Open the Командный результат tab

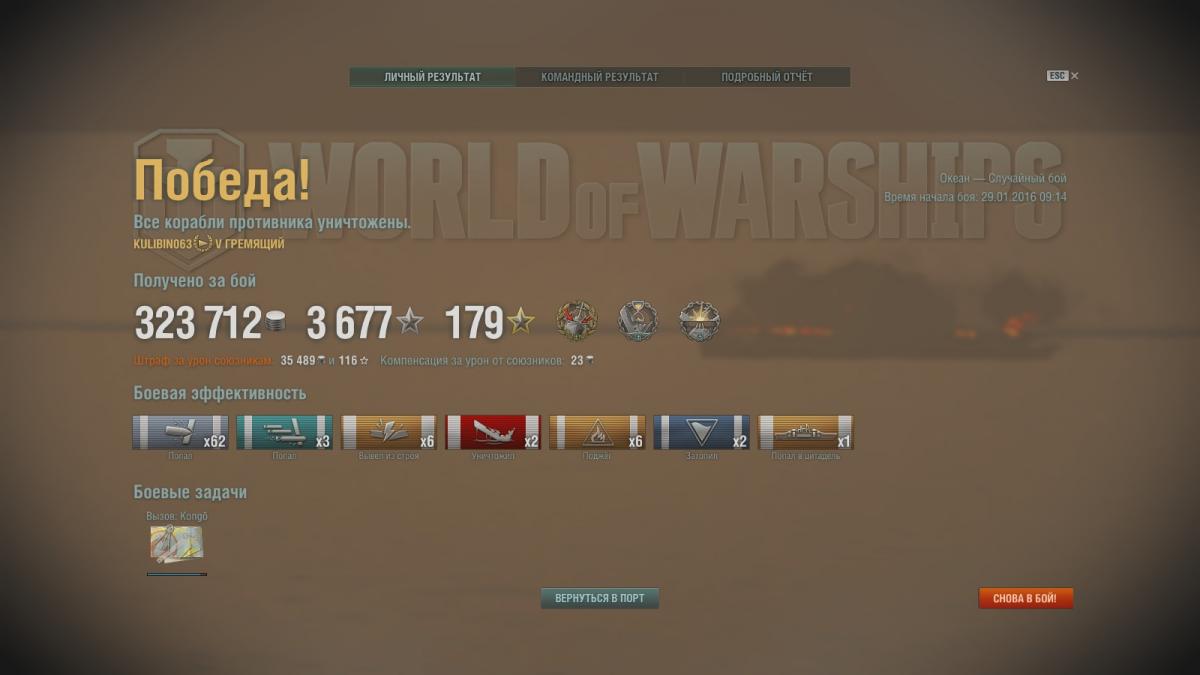[x=599, y=77]
